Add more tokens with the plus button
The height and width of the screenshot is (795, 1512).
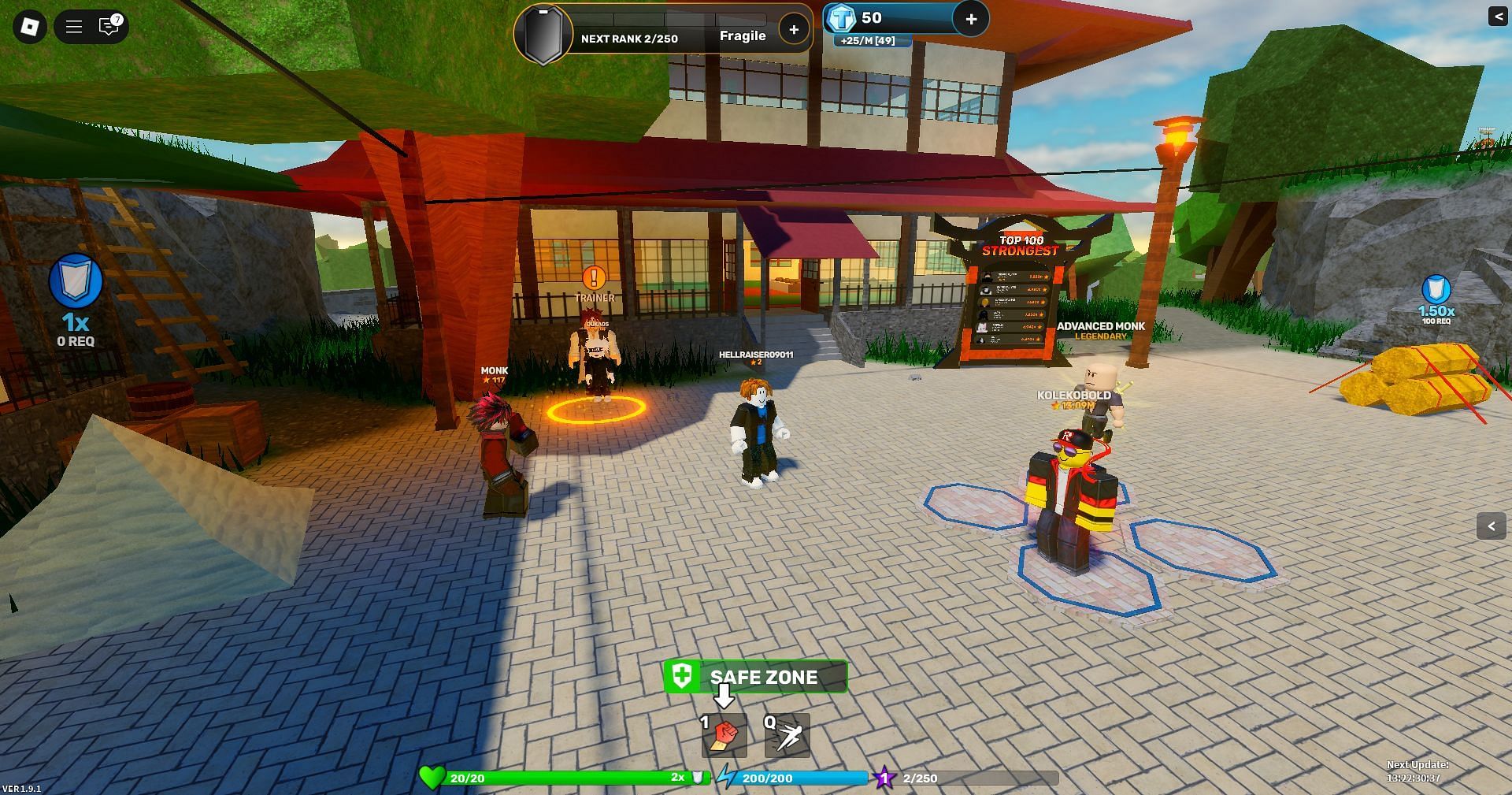coord(971,19)
